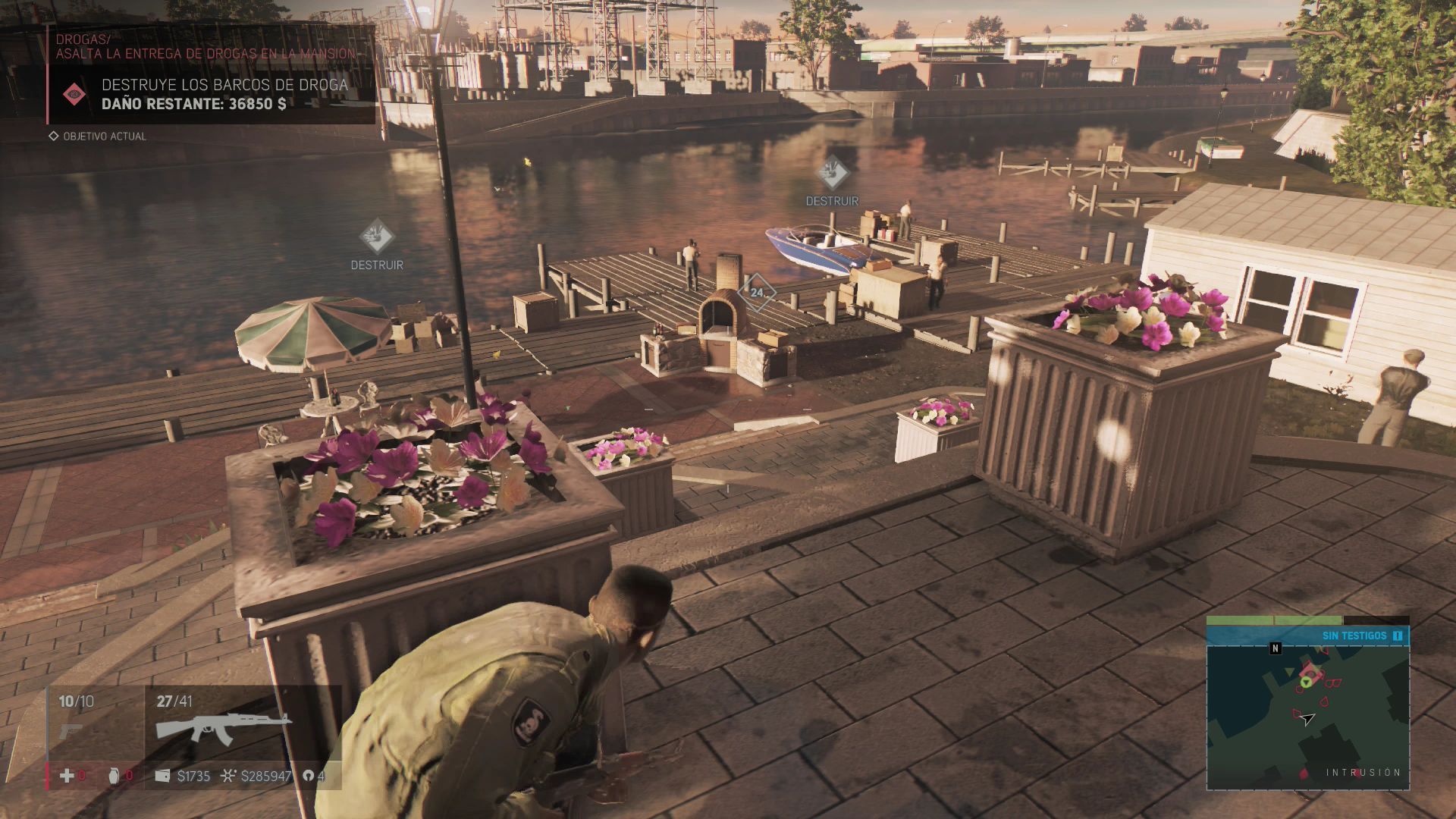This screenshot has width=1456, height=819.
Task: Select the 'Destruye los barcos de droga' objective
Action: (x=224, y=85)
